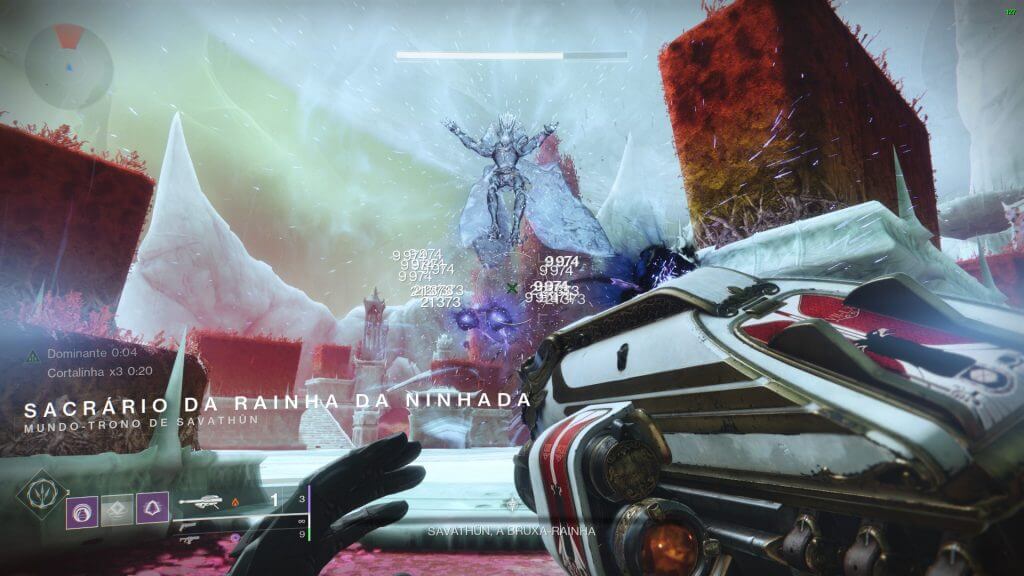Select the purple grenade ability icon
Image resolution: width=1024 pixels, height=576 pixels.
pyautogui.click(x=82, y=511)
